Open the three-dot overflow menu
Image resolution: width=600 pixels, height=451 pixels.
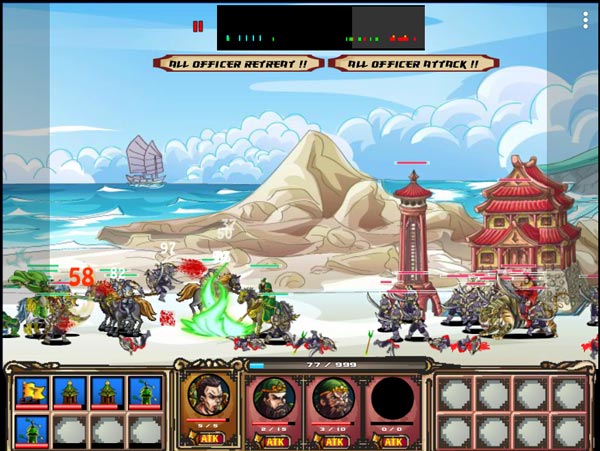[x=585, y=20]
